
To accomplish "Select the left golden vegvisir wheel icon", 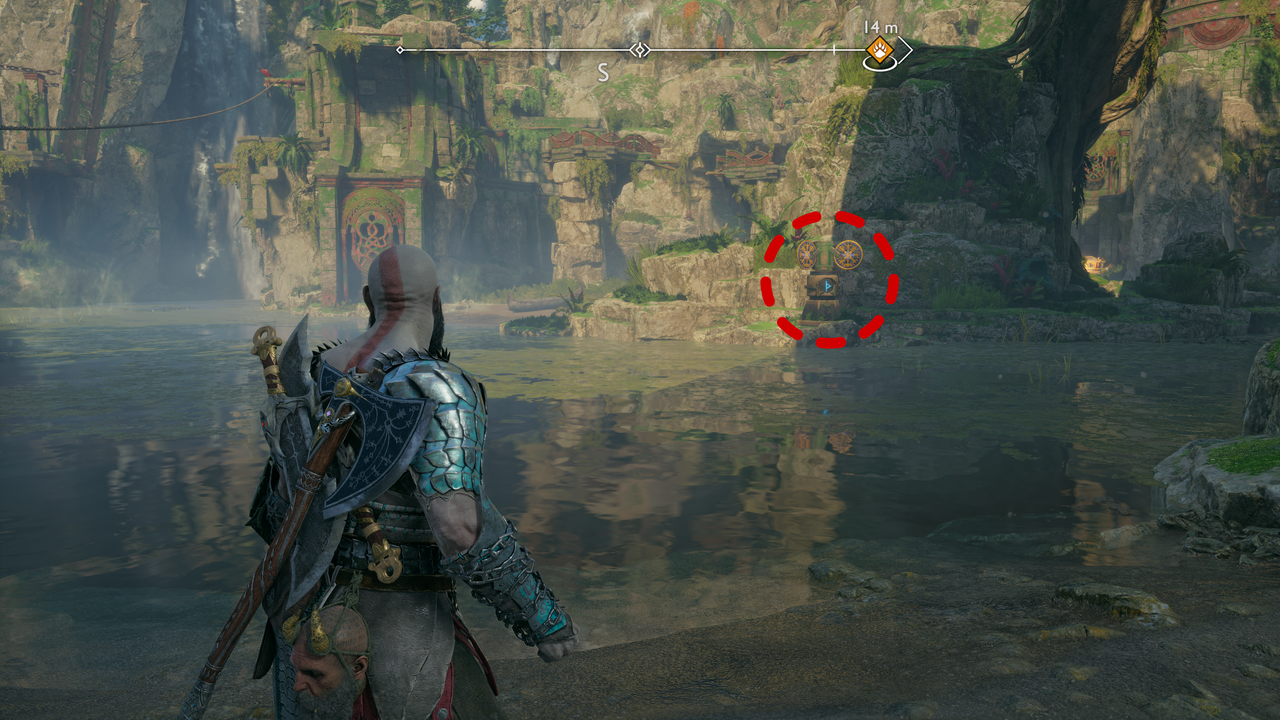I will pos(806,255).
